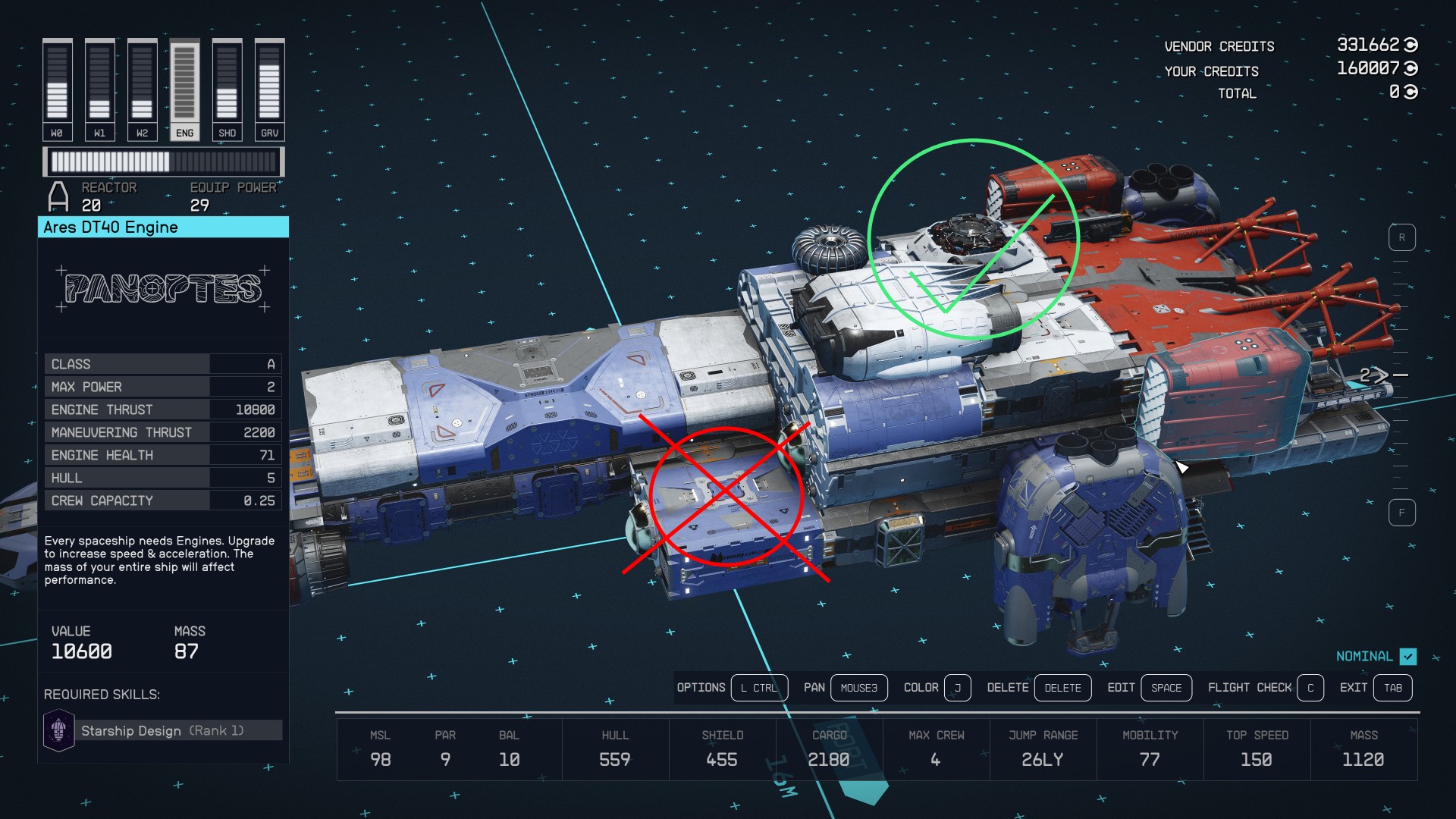Click the ship silhouette icon beside Reactor
The width and height of the screenshot is (1456, 819).
tap(58, 196)
